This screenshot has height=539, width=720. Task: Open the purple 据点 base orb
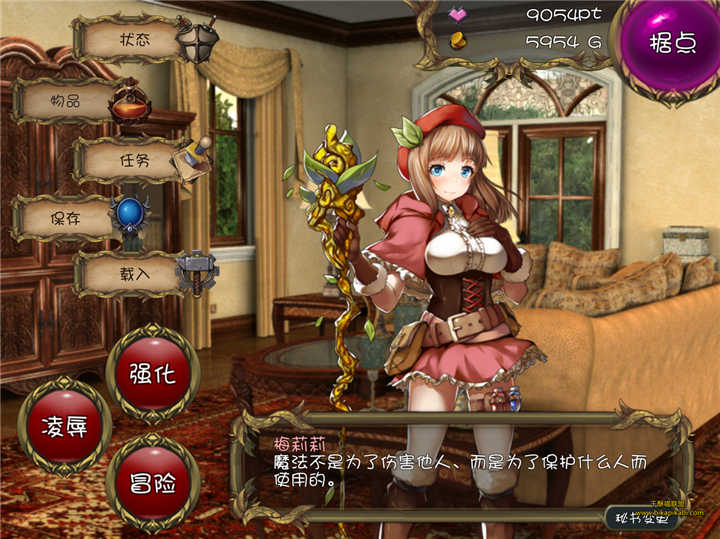672,45
